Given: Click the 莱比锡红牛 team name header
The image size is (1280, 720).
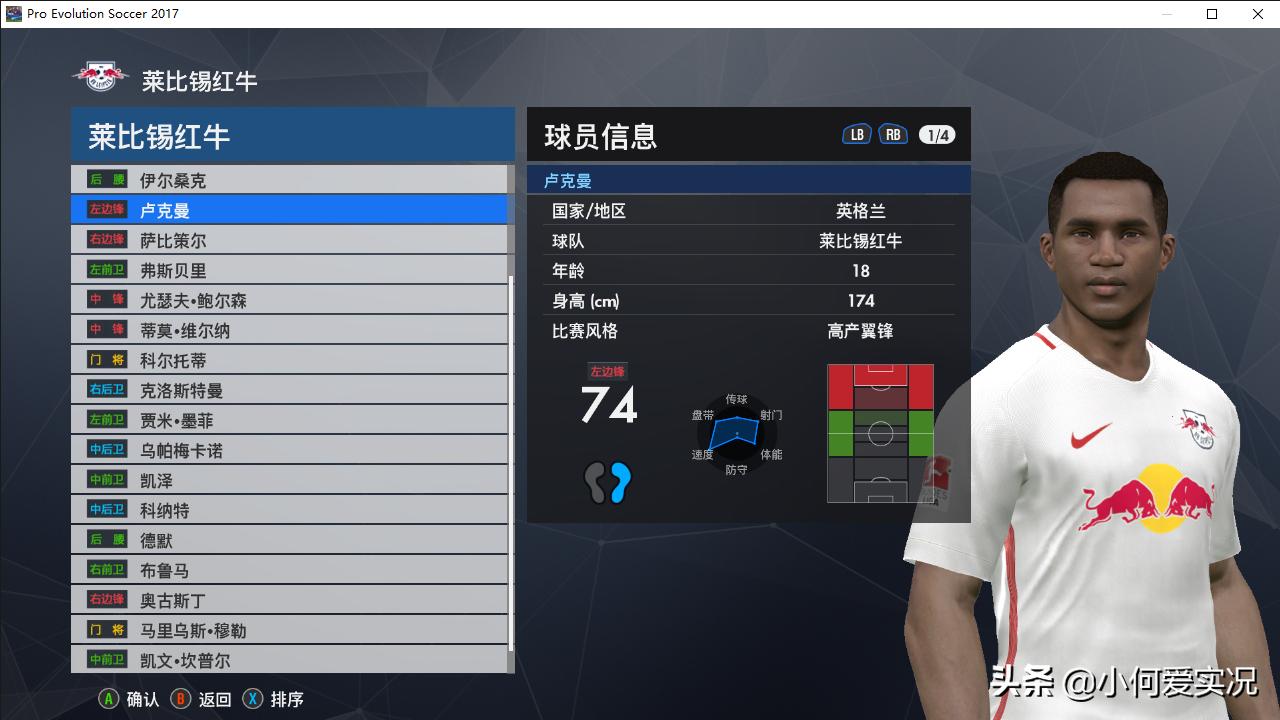Looking at the screenshot, I should pyautogui.click(x=160, y=137).
